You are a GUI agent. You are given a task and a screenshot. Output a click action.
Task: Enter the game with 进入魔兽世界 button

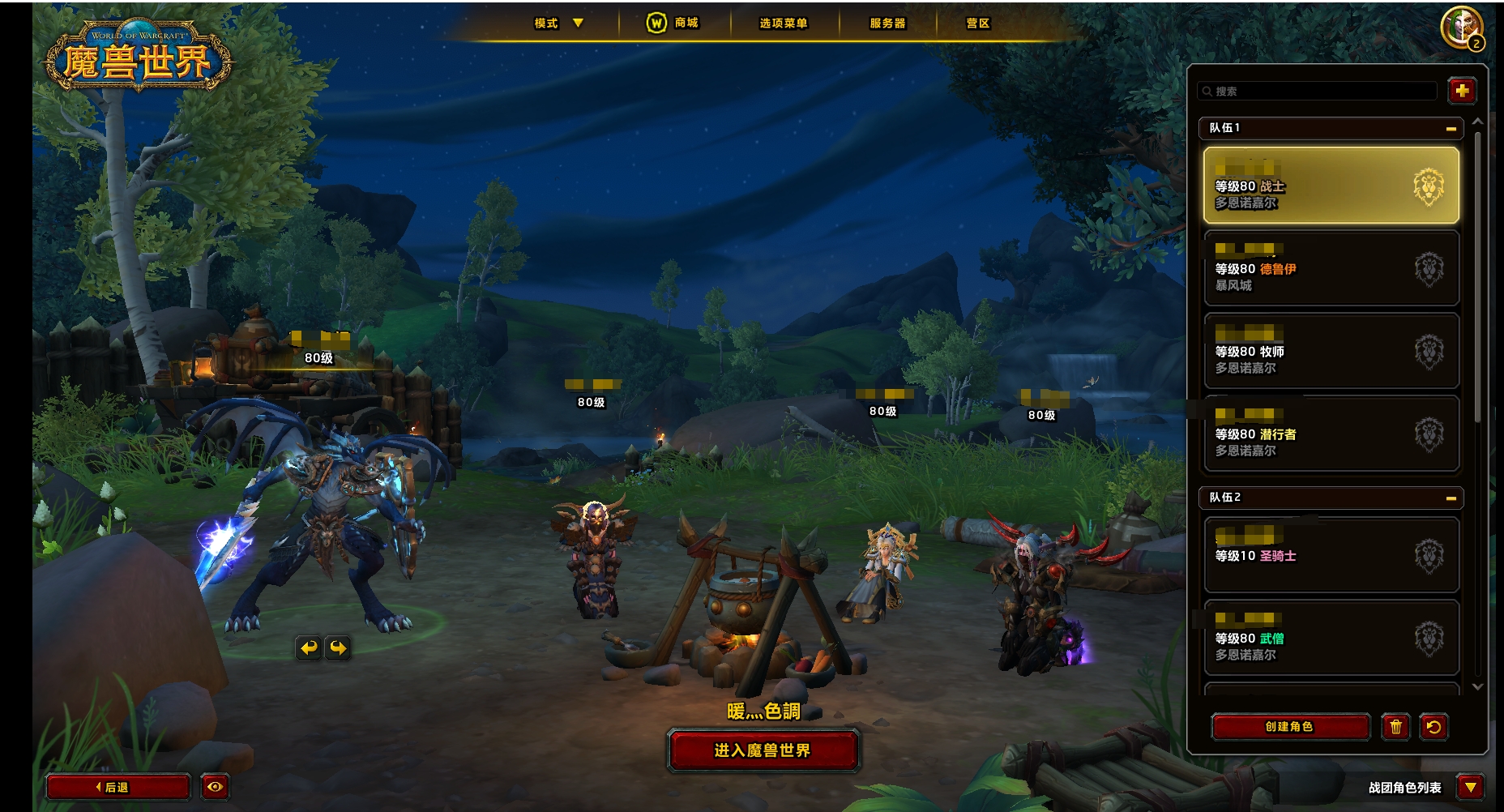762,750
